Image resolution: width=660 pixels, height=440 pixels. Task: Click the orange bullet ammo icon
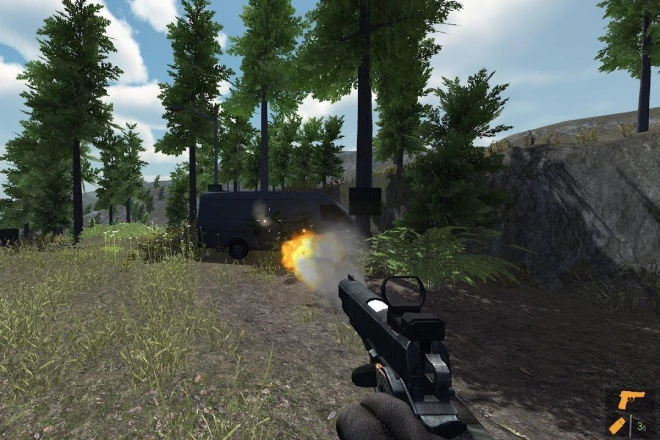(x=619, y=425)
